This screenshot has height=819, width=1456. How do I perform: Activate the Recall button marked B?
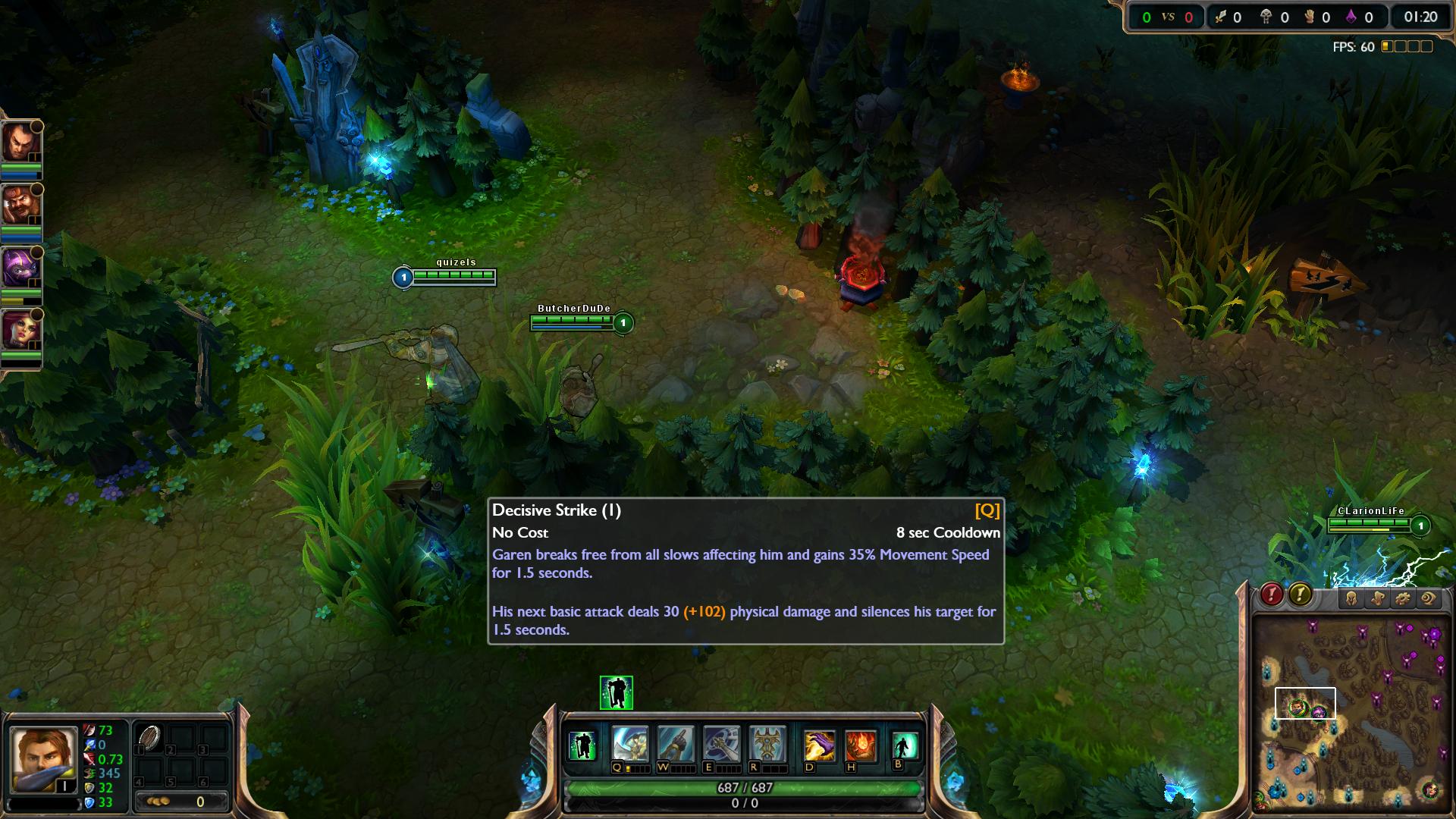(x=905, y=745)
